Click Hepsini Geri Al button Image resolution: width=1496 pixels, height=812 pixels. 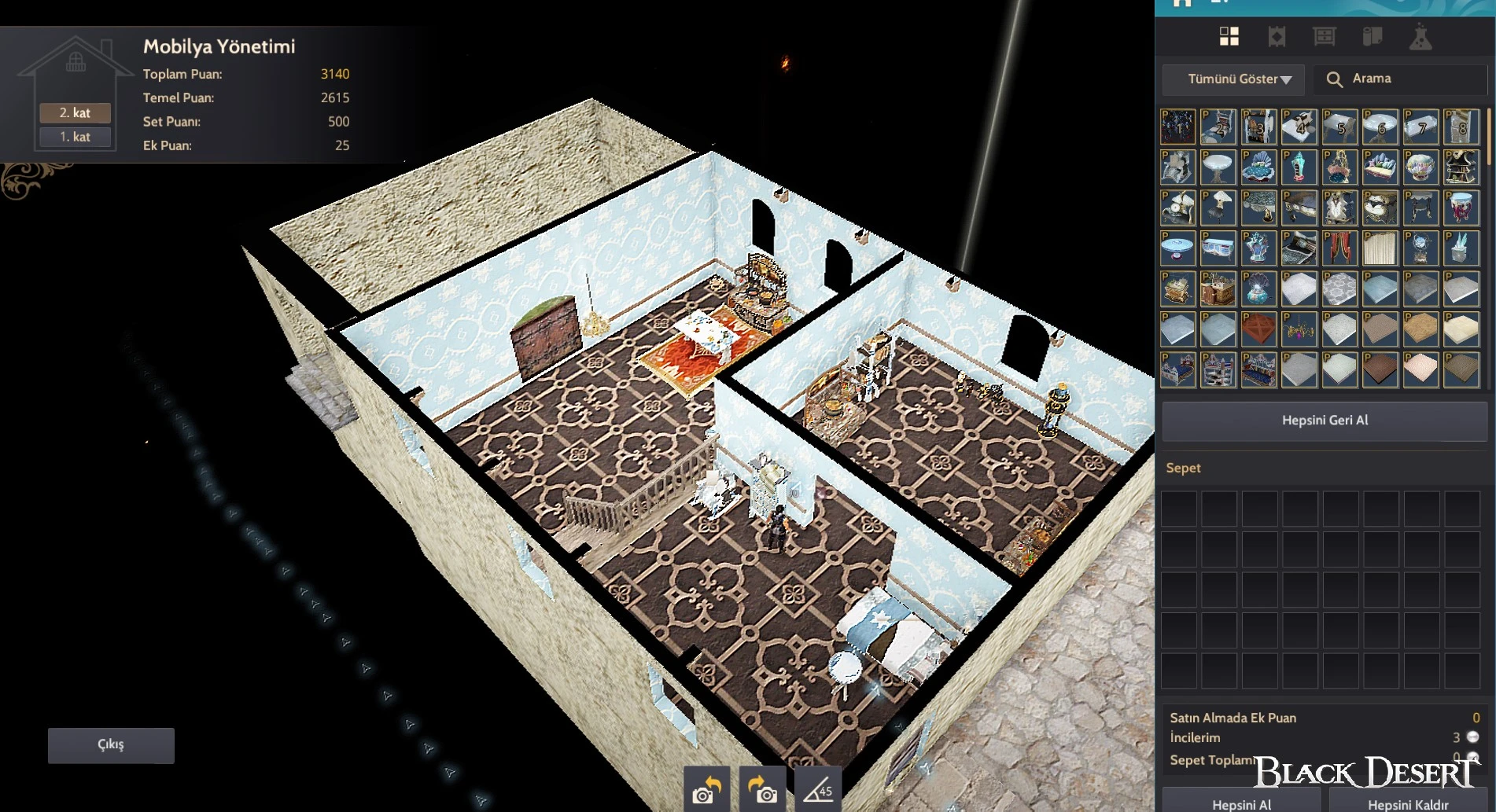click(1325, 421)
